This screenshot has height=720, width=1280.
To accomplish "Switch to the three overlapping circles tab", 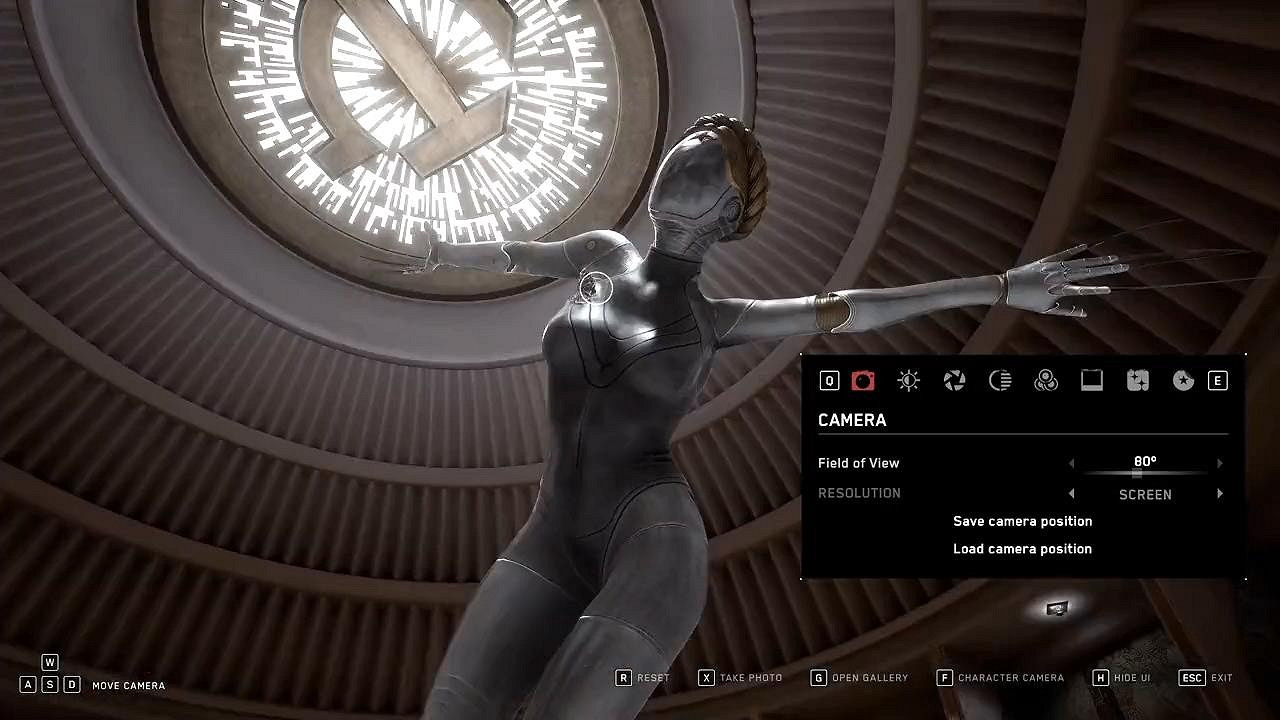I will [x=1046, y=380].
